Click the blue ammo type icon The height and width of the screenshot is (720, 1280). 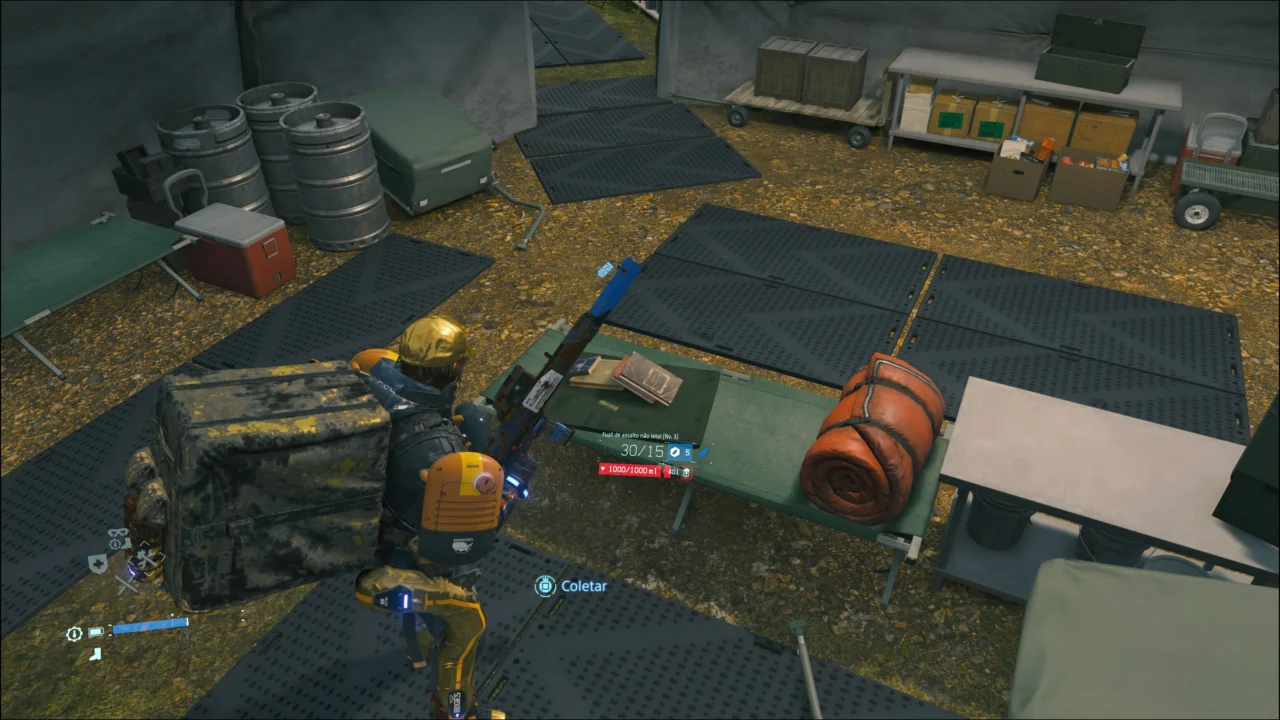pos(674,452)
